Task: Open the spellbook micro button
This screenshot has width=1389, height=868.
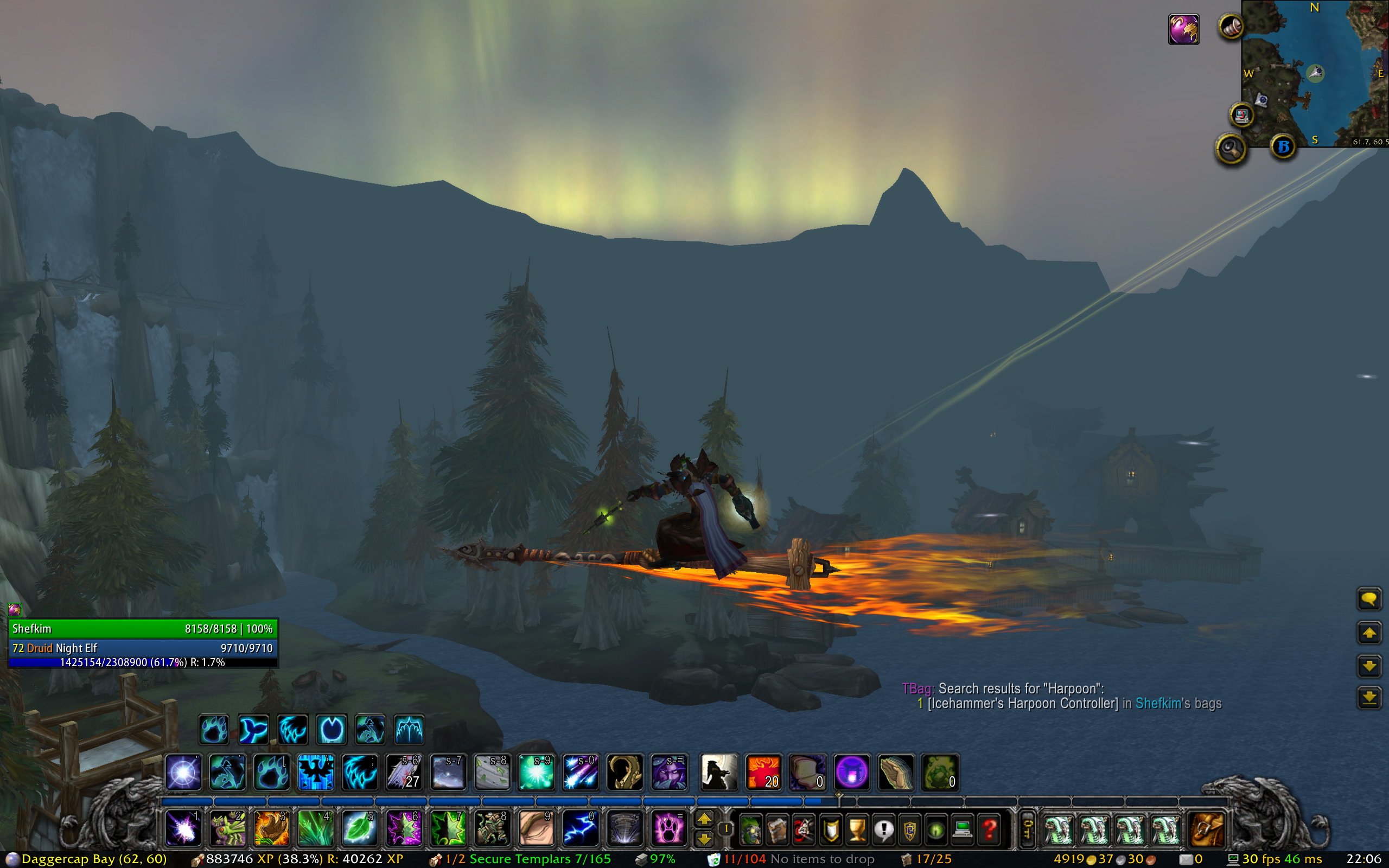Action: (777, 830)
